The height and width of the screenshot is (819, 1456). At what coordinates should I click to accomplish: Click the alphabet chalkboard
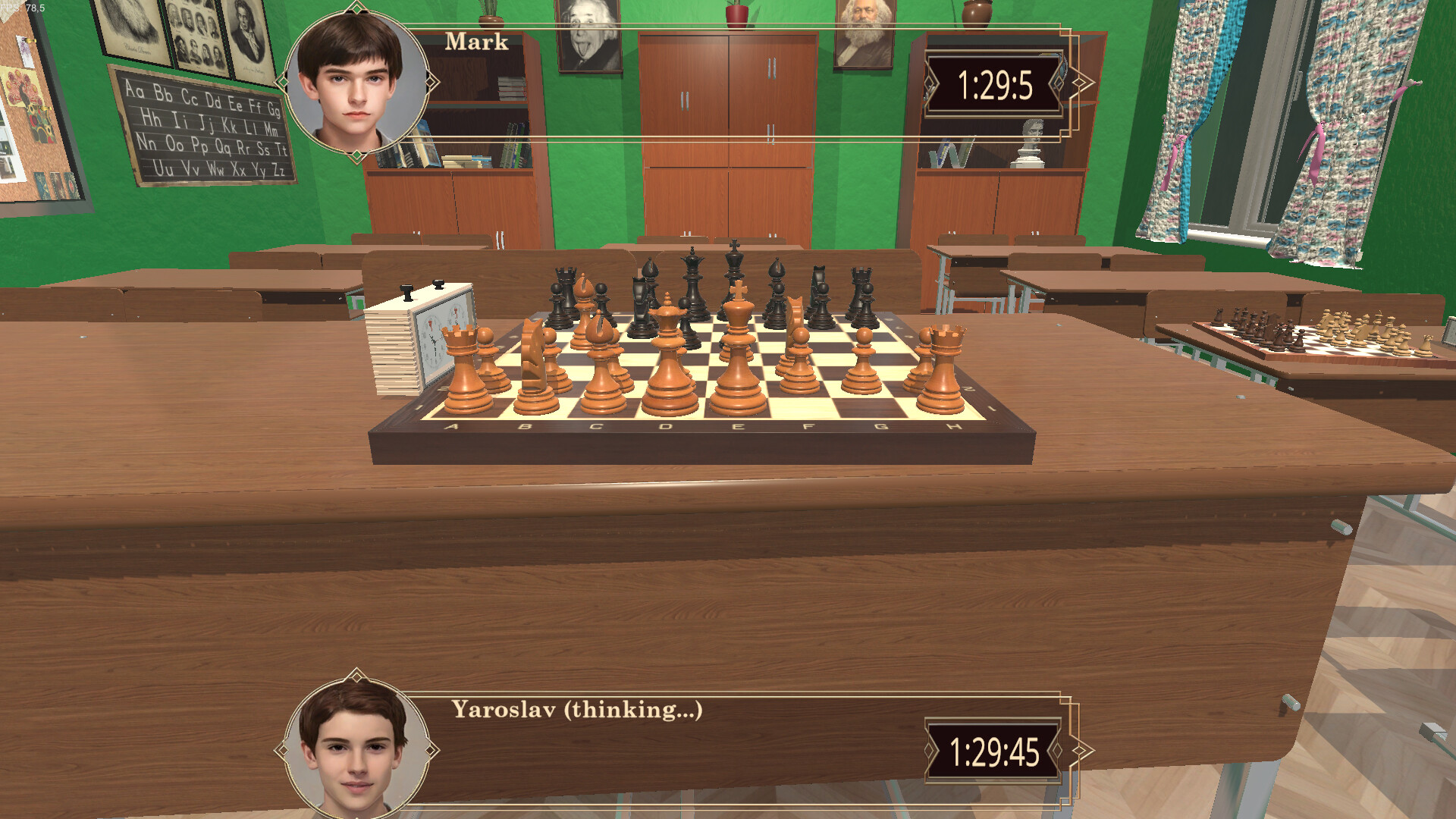[205, 129]
